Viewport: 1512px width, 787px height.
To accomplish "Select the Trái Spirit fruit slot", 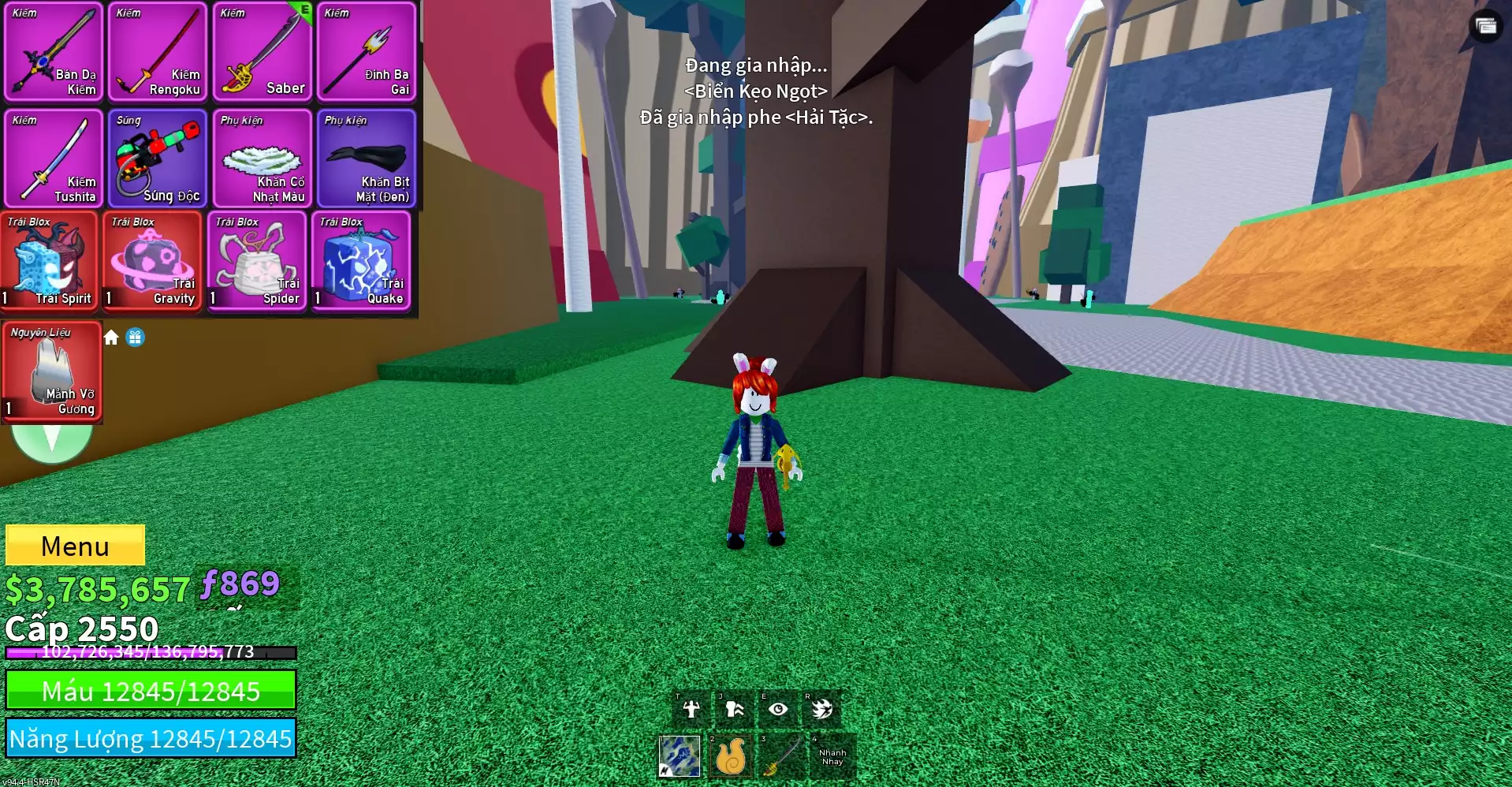I will click(49, 261).
